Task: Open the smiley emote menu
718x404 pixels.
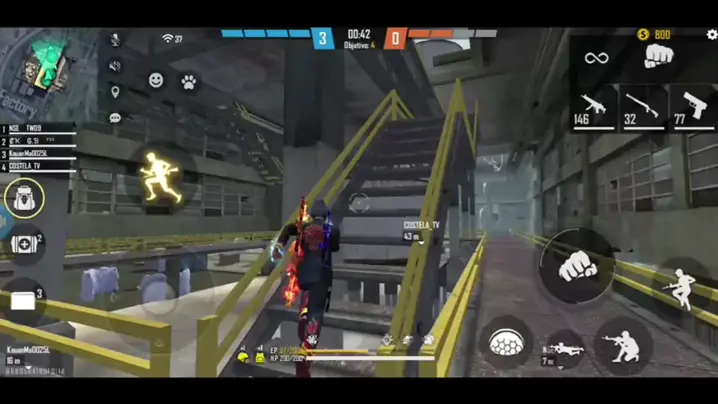Action: (157, 80)
